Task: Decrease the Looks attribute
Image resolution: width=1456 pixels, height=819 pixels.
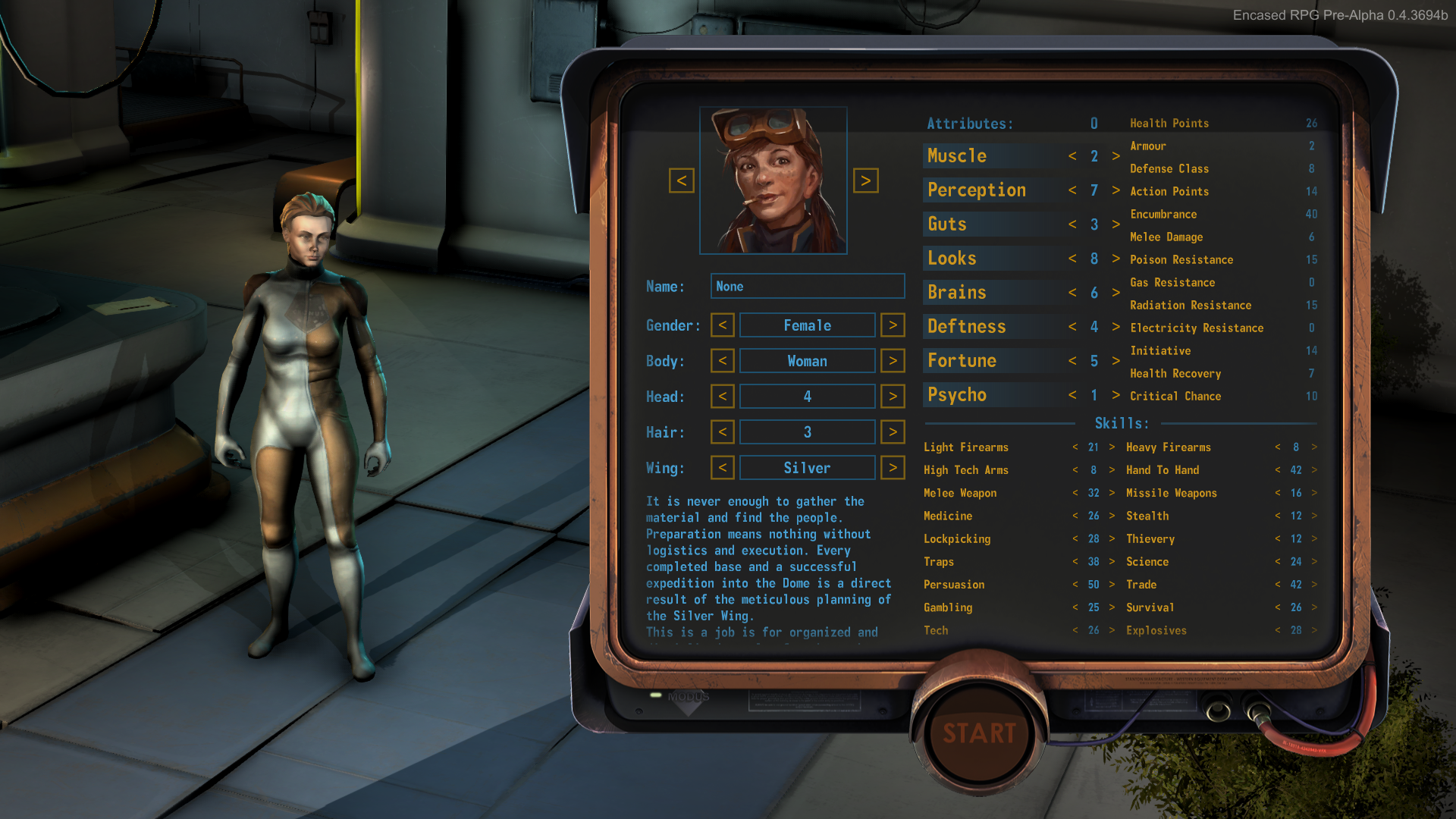Action: tap(1072, 259)
